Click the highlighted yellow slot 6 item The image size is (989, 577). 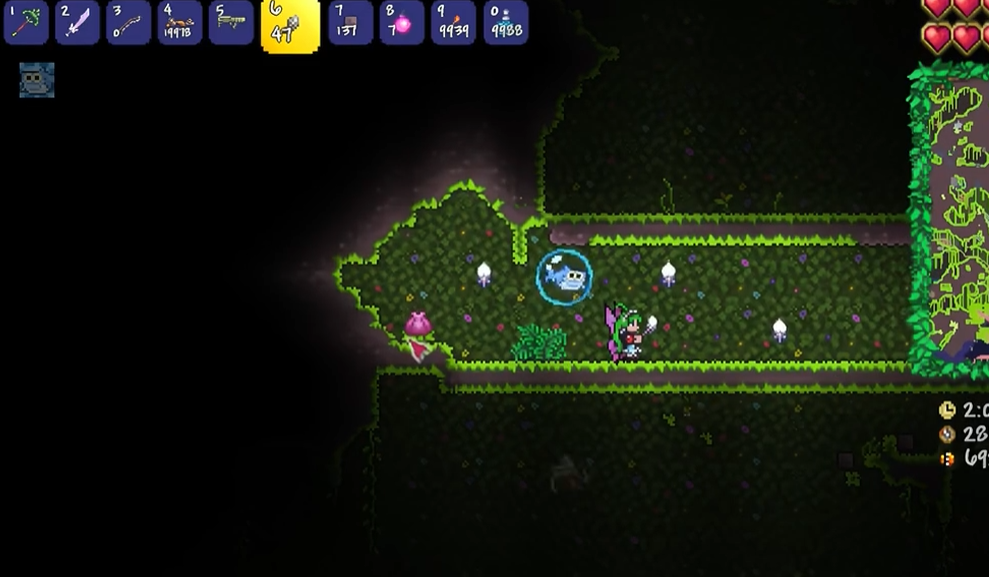point(290,25)
